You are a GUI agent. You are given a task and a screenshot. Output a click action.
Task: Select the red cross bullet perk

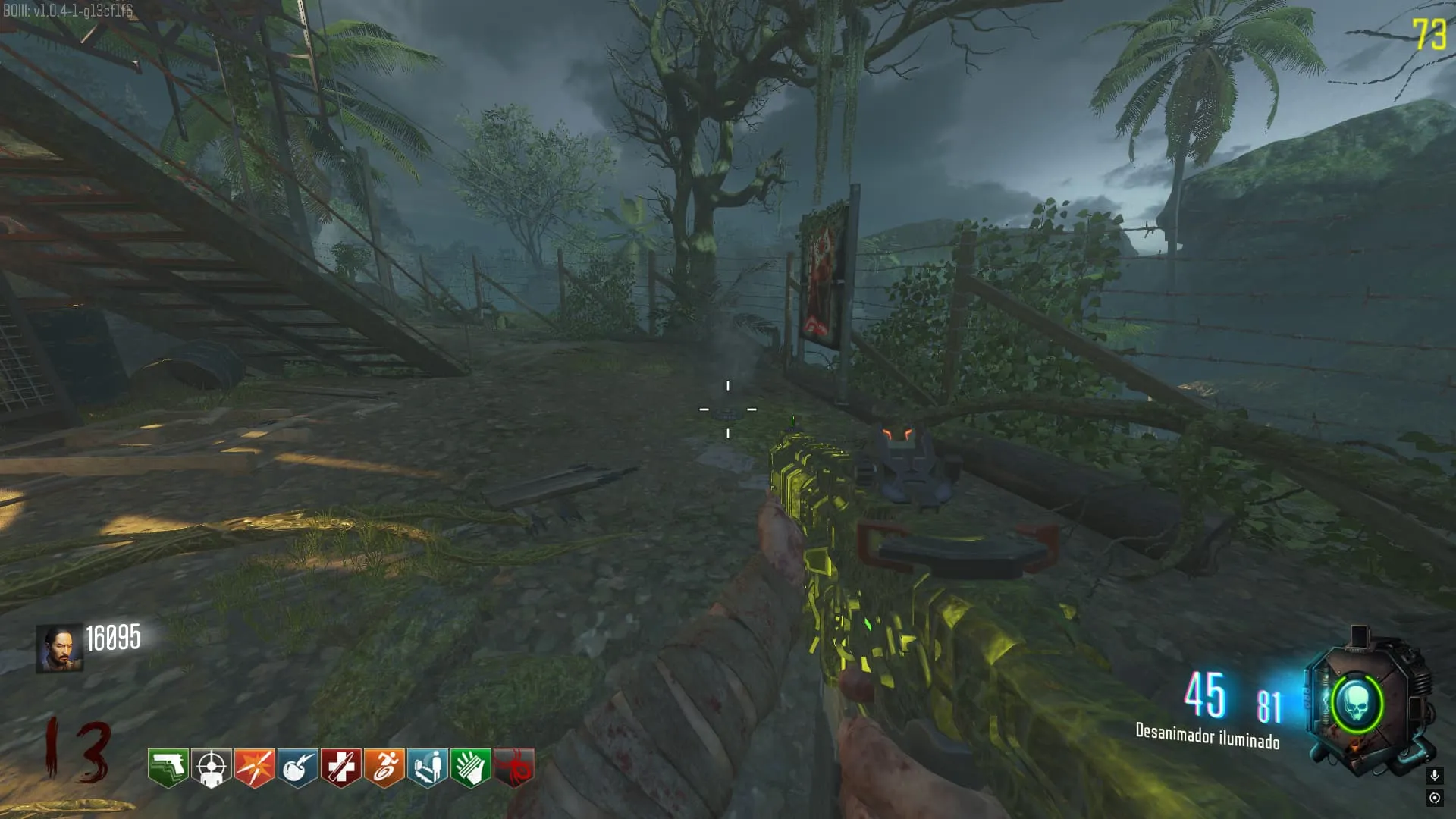340,767
